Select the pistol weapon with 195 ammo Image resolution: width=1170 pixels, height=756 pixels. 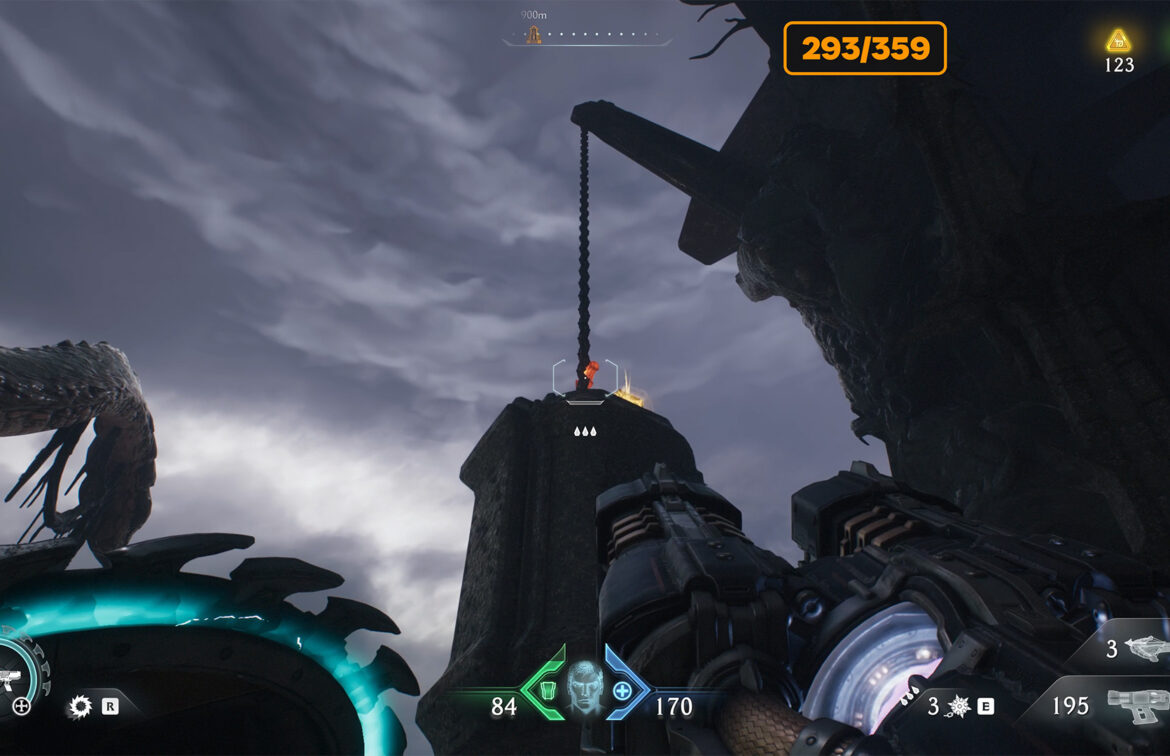(1136, 704)
